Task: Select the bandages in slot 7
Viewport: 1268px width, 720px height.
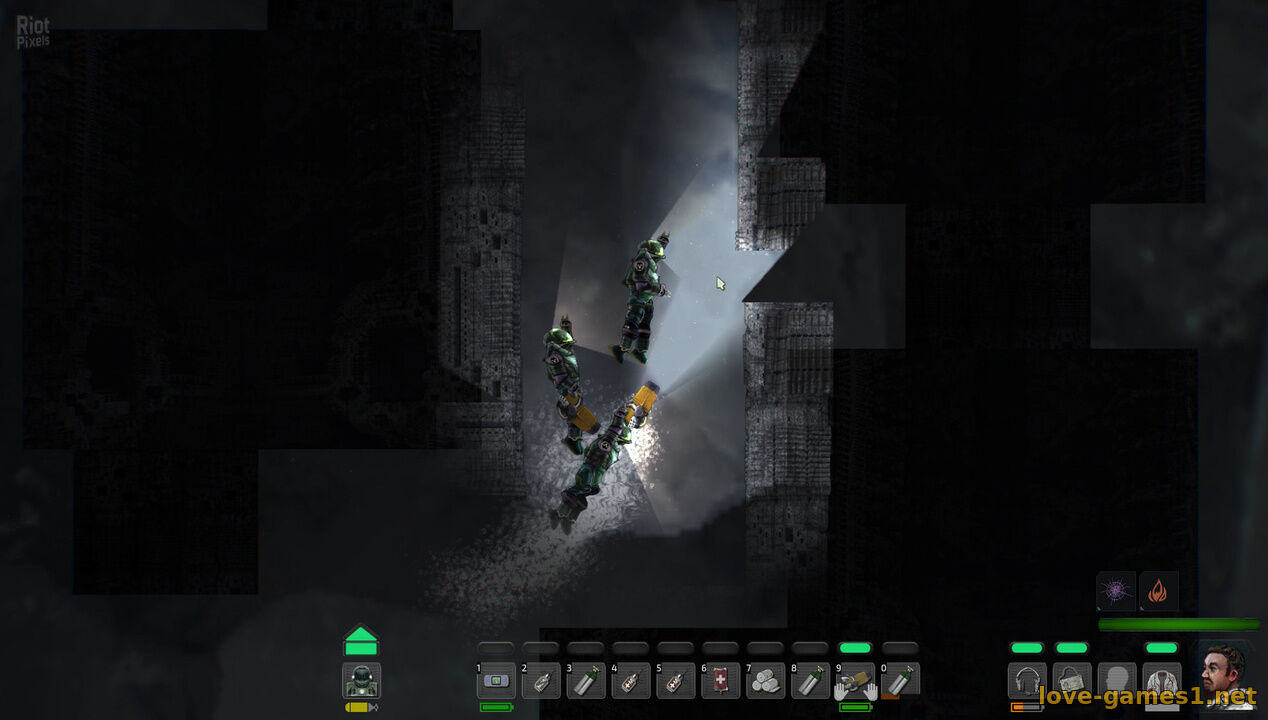Action: (x=766, y=681)
